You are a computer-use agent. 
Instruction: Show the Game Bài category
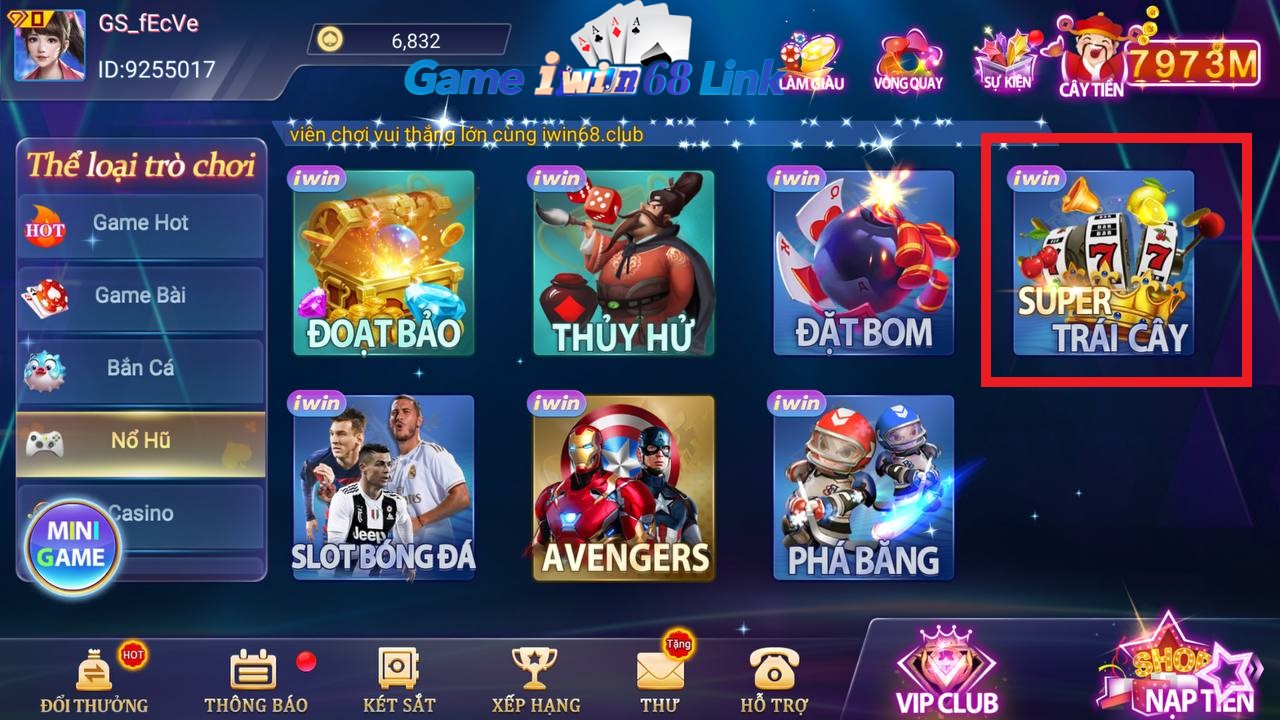click(x=140, y=296)
